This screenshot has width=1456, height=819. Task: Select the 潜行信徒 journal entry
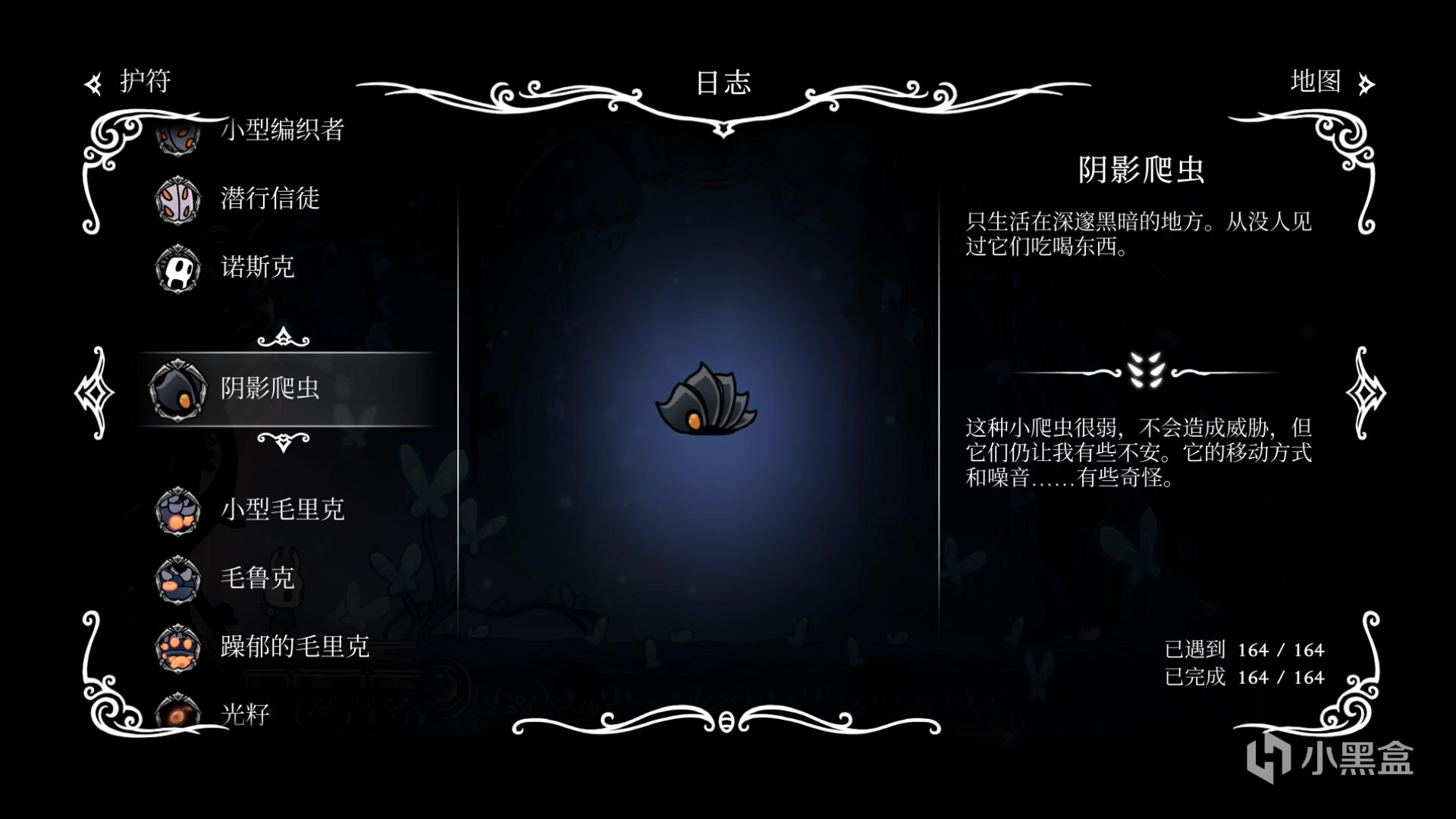tap(269, 199)
